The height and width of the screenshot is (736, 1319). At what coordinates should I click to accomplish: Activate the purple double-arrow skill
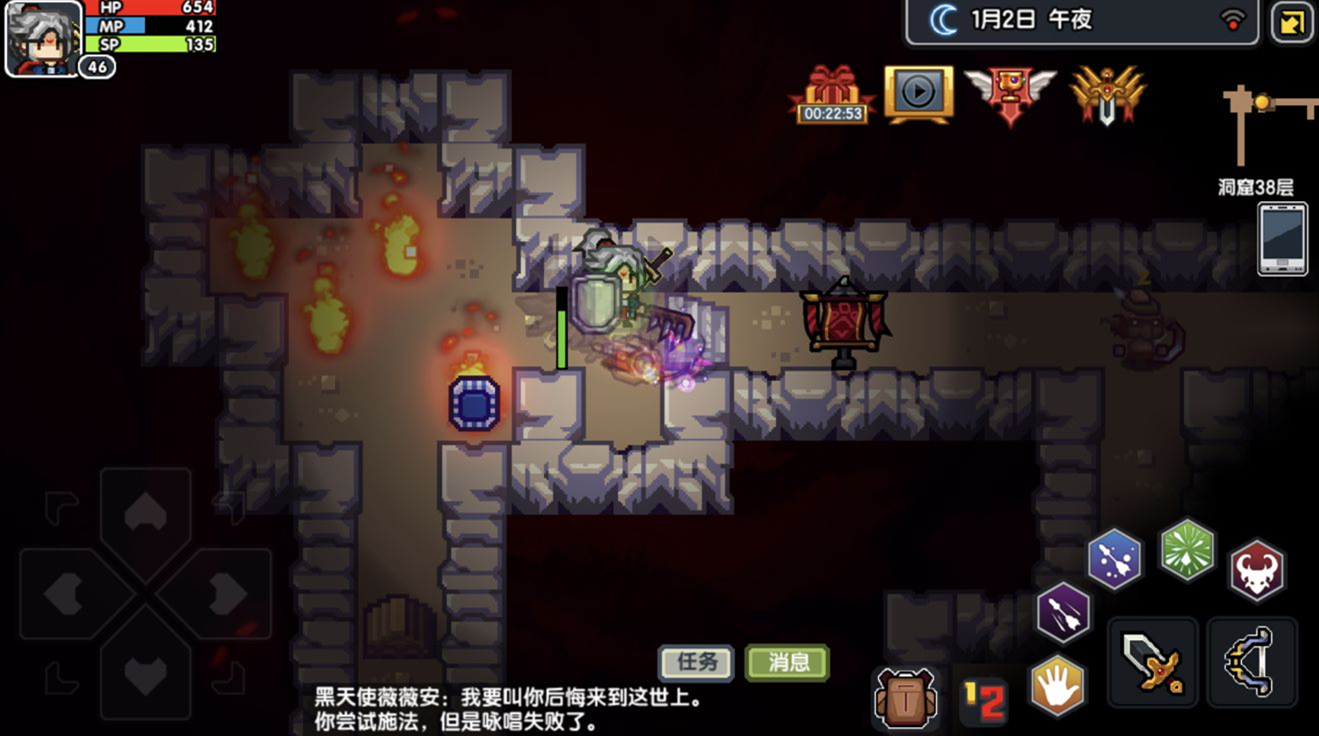pos(1063,611)
